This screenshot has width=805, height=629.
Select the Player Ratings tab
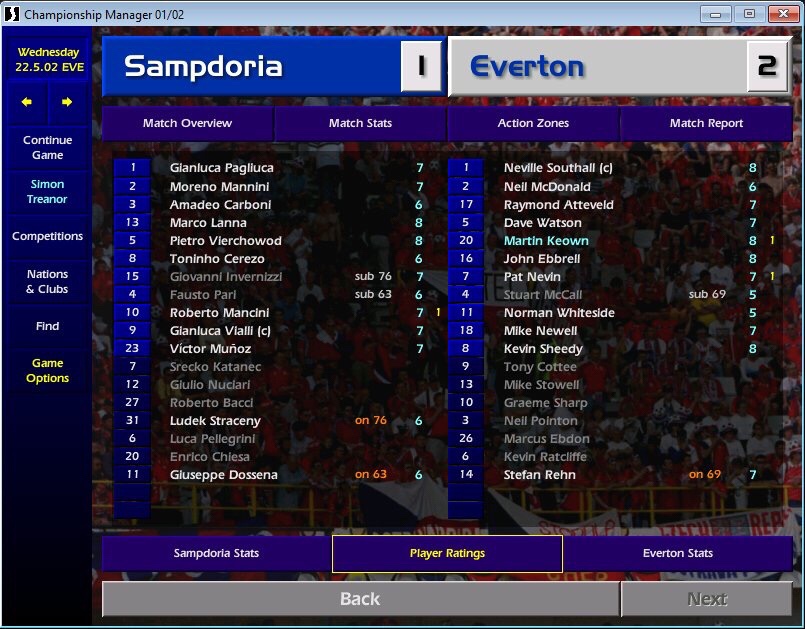(x=447, y=553)
